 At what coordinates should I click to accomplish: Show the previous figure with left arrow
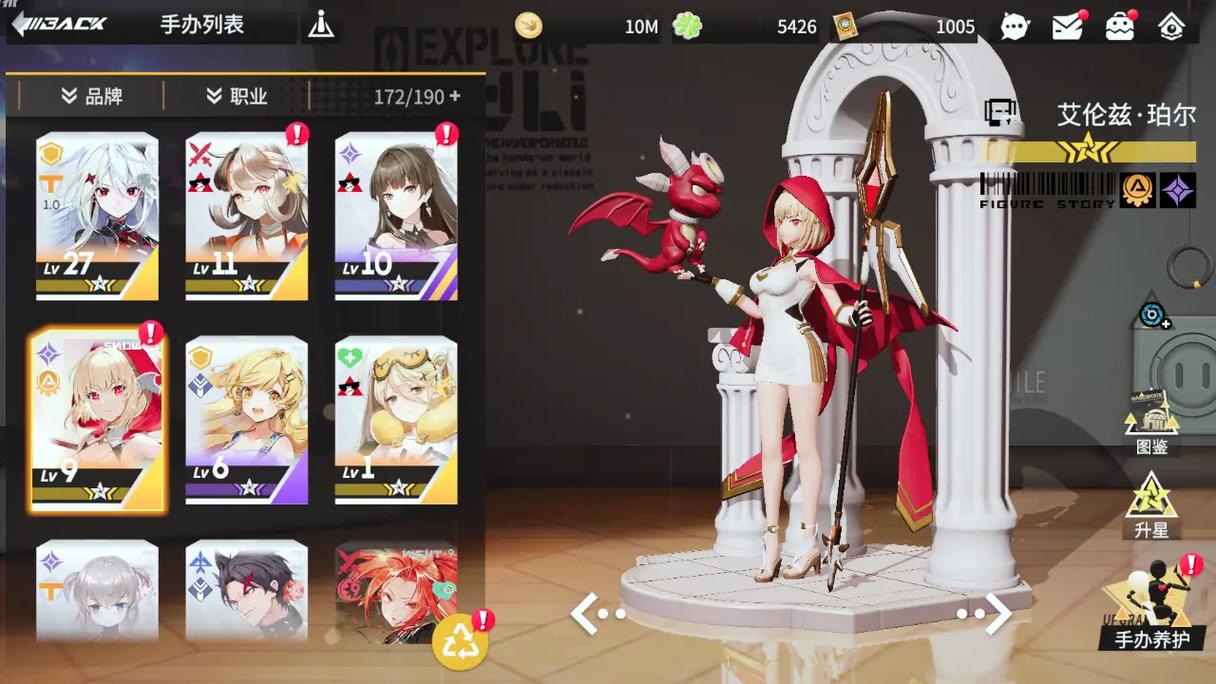[x=596, y=613]
